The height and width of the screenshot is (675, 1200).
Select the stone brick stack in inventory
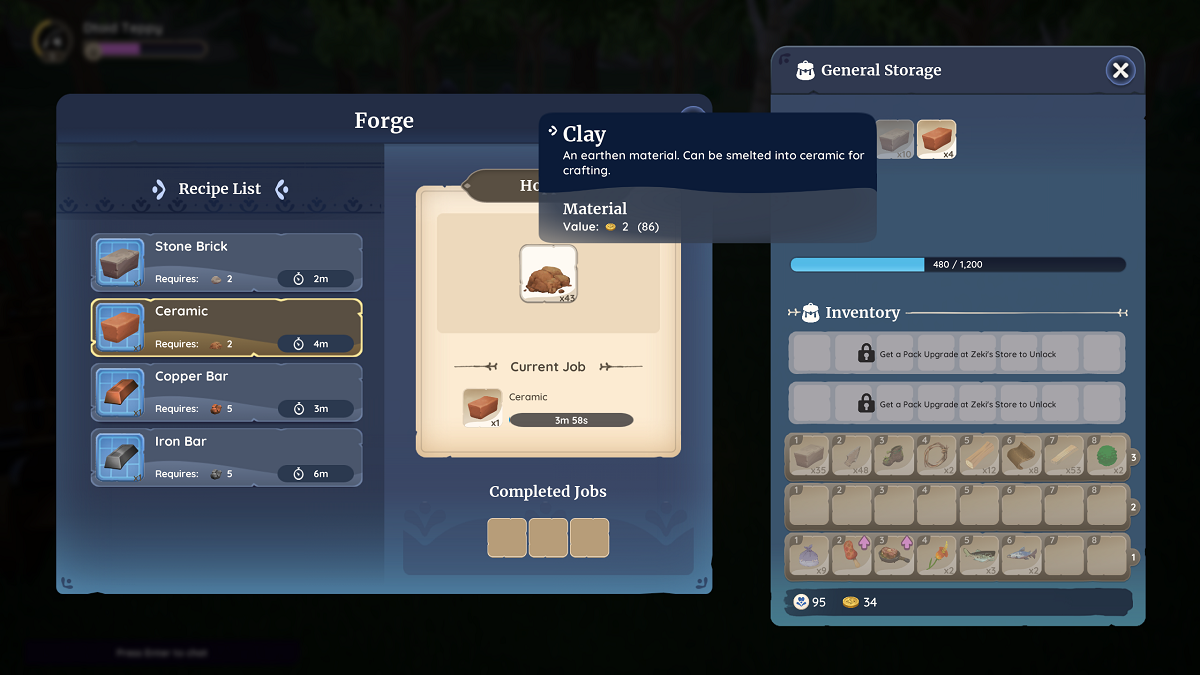809,456
